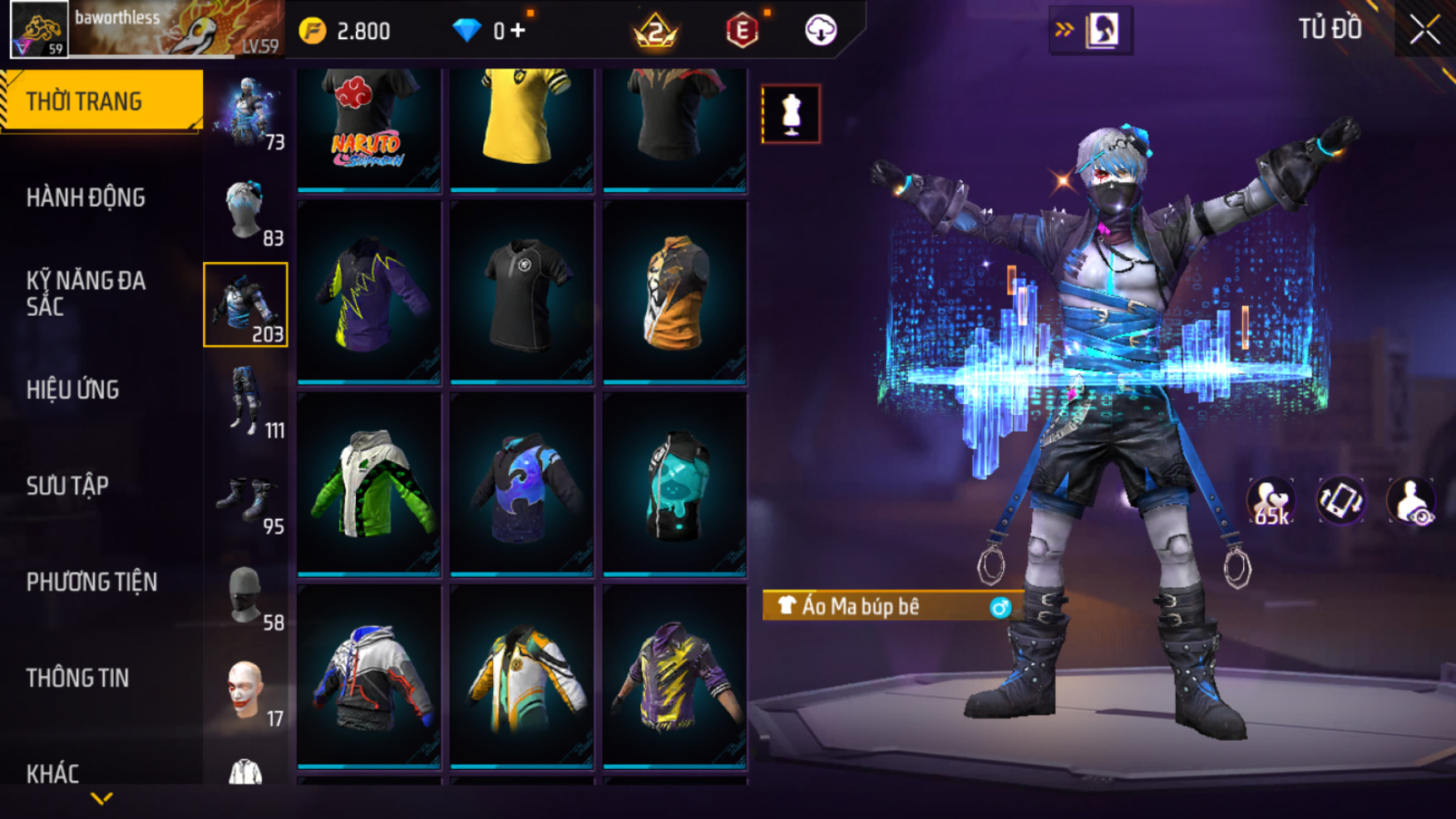Open the Thông Tin tab

77,678
